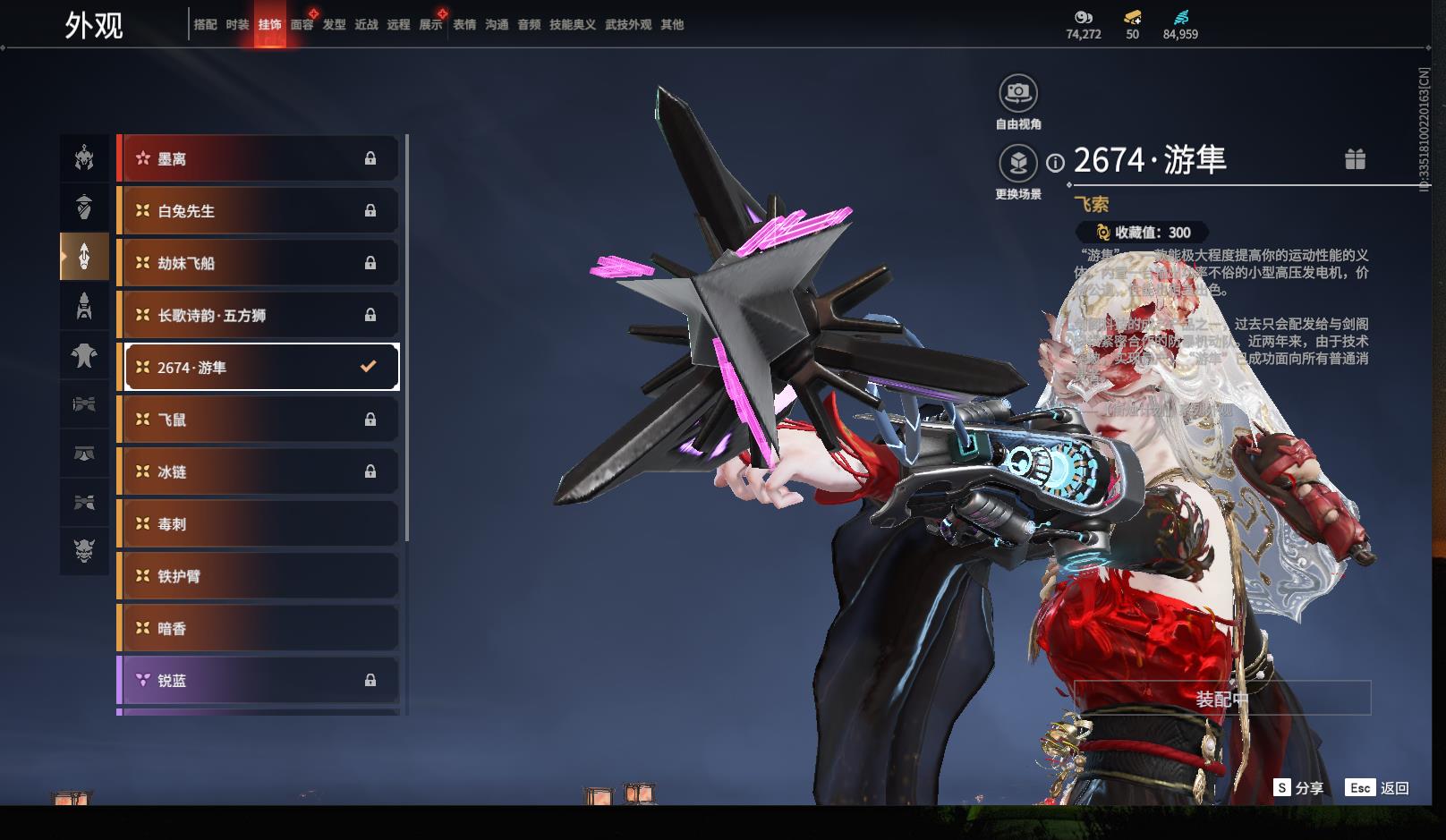The image size is (1446, 840).
Task: Select the 墨离 accessory entry
Action: coord(259,159)
